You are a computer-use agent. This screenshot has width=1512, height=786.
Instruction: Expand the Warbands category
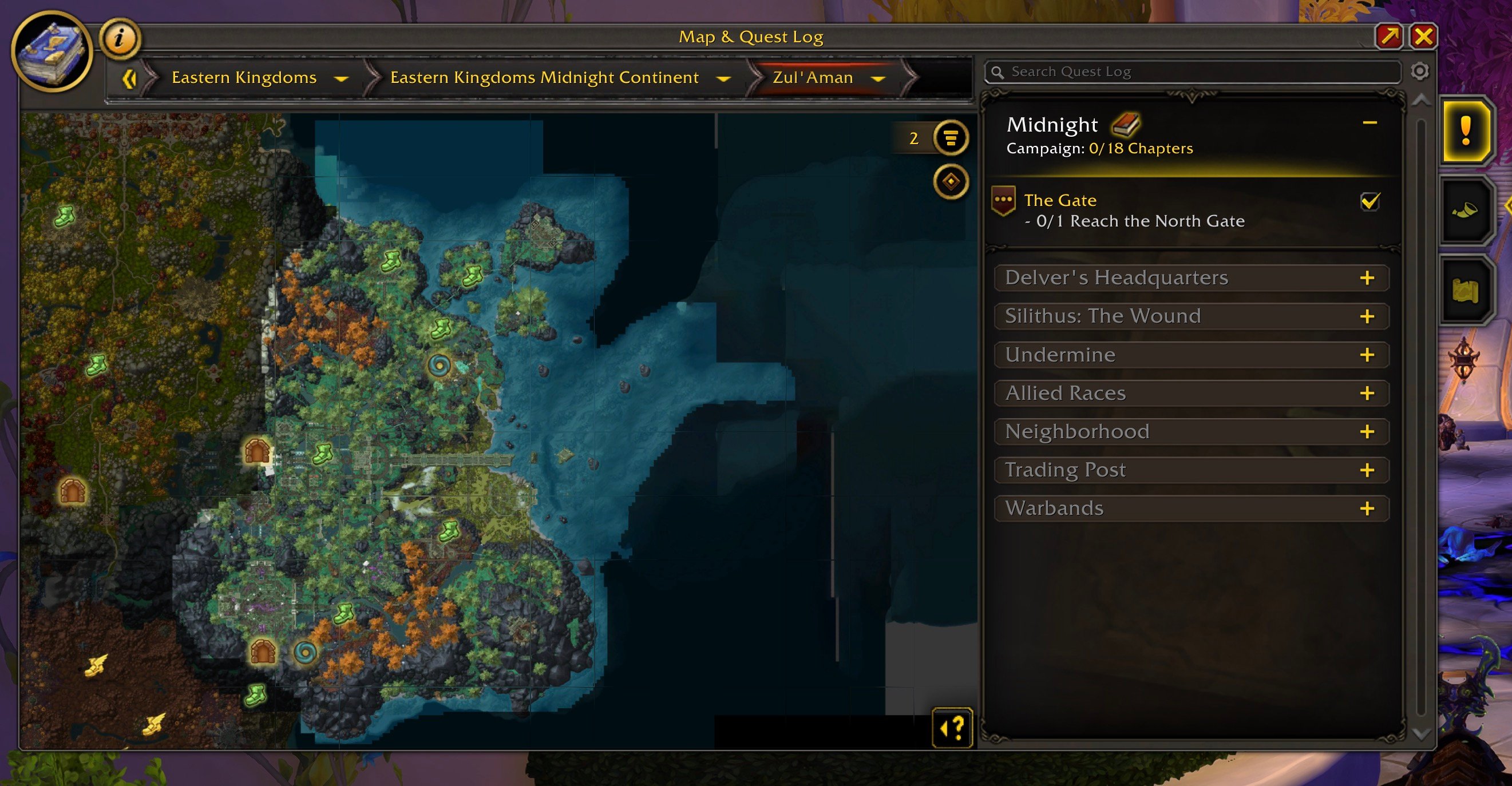pyautogui.click(x=1367, y=509)
